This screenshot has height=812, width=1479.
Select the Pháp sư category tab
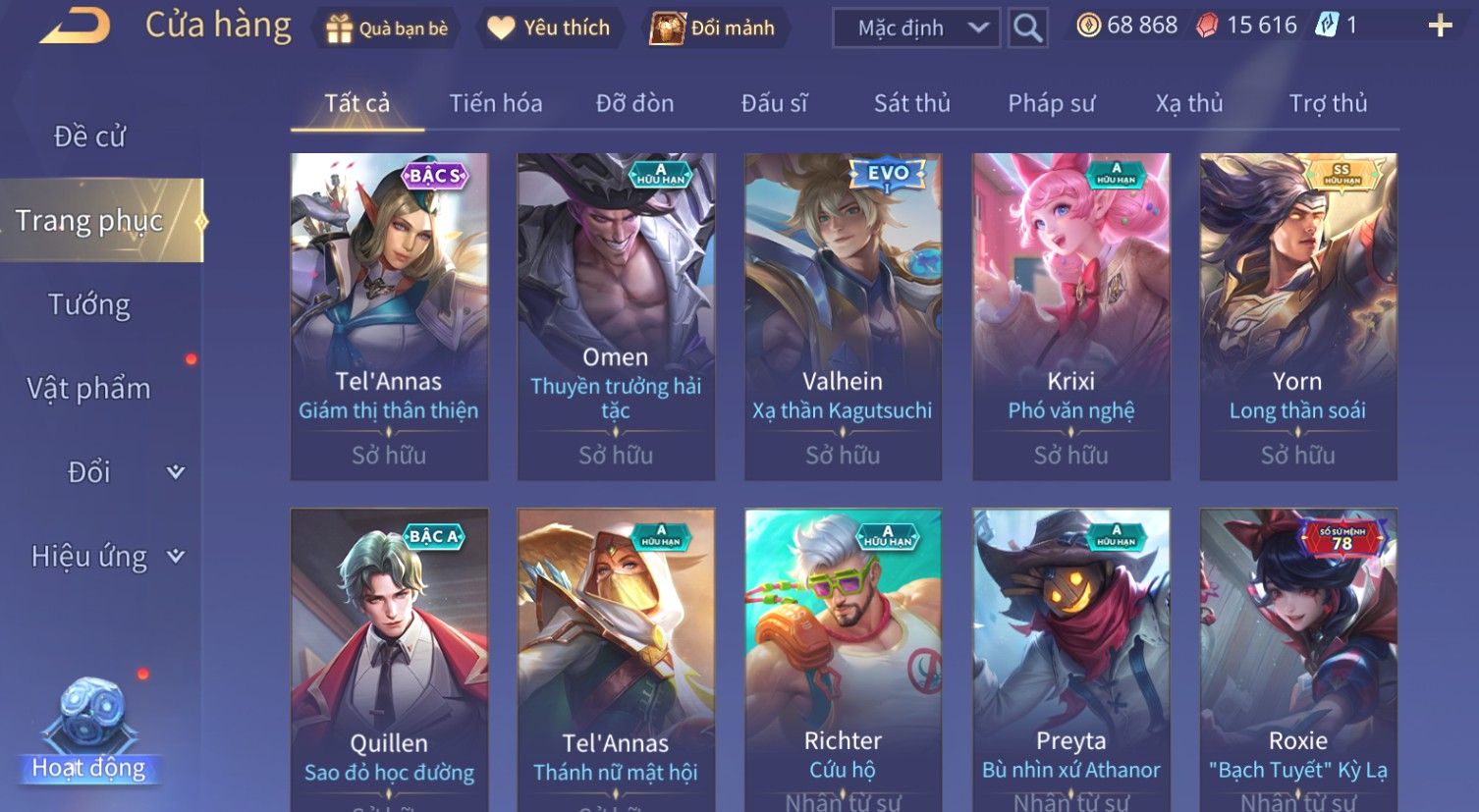coord(1051,103)
